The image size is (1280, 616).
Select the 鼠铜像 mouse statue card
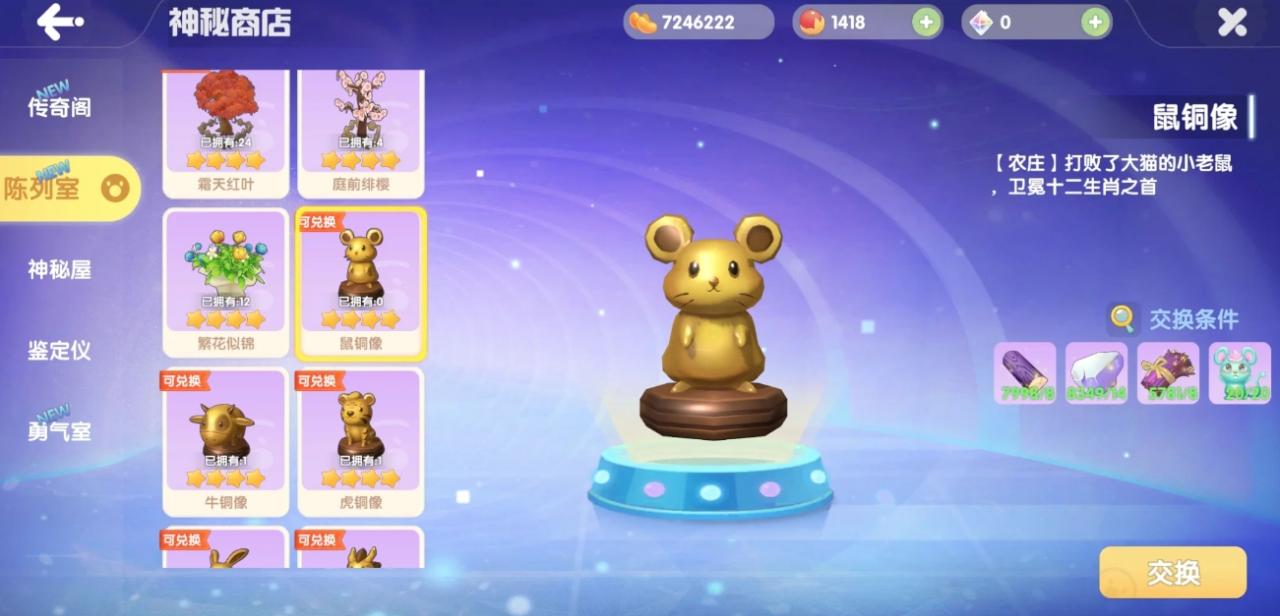pyautogui.click(x=361, y=283)
